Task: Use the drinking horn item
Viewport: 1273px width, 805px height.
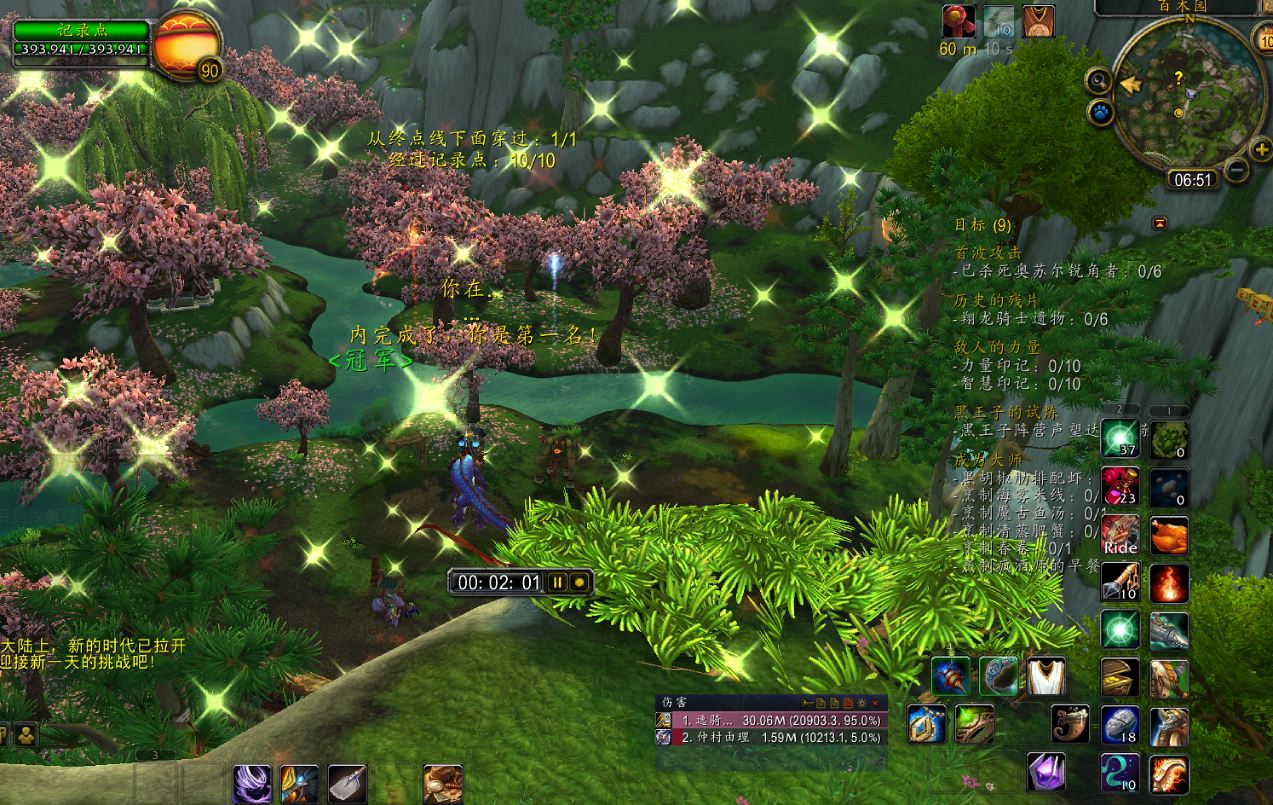Action: coord(1070,723)
